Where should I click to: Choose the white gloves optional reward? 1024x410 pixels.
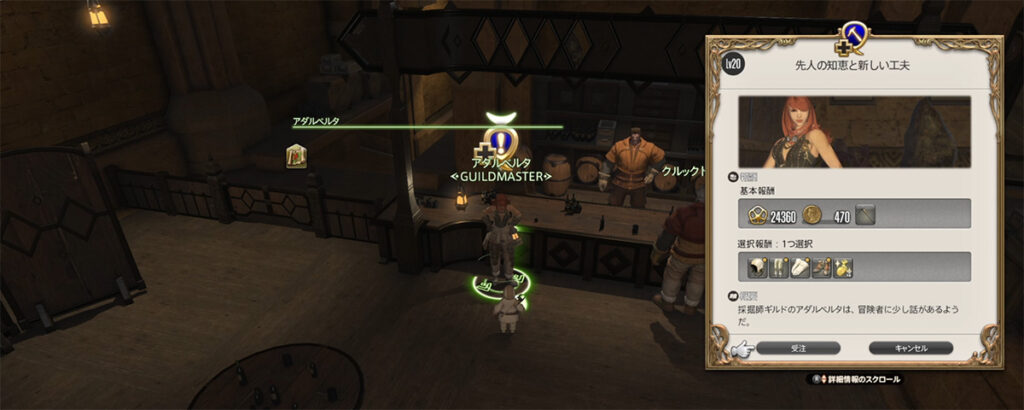click(800, 266)
